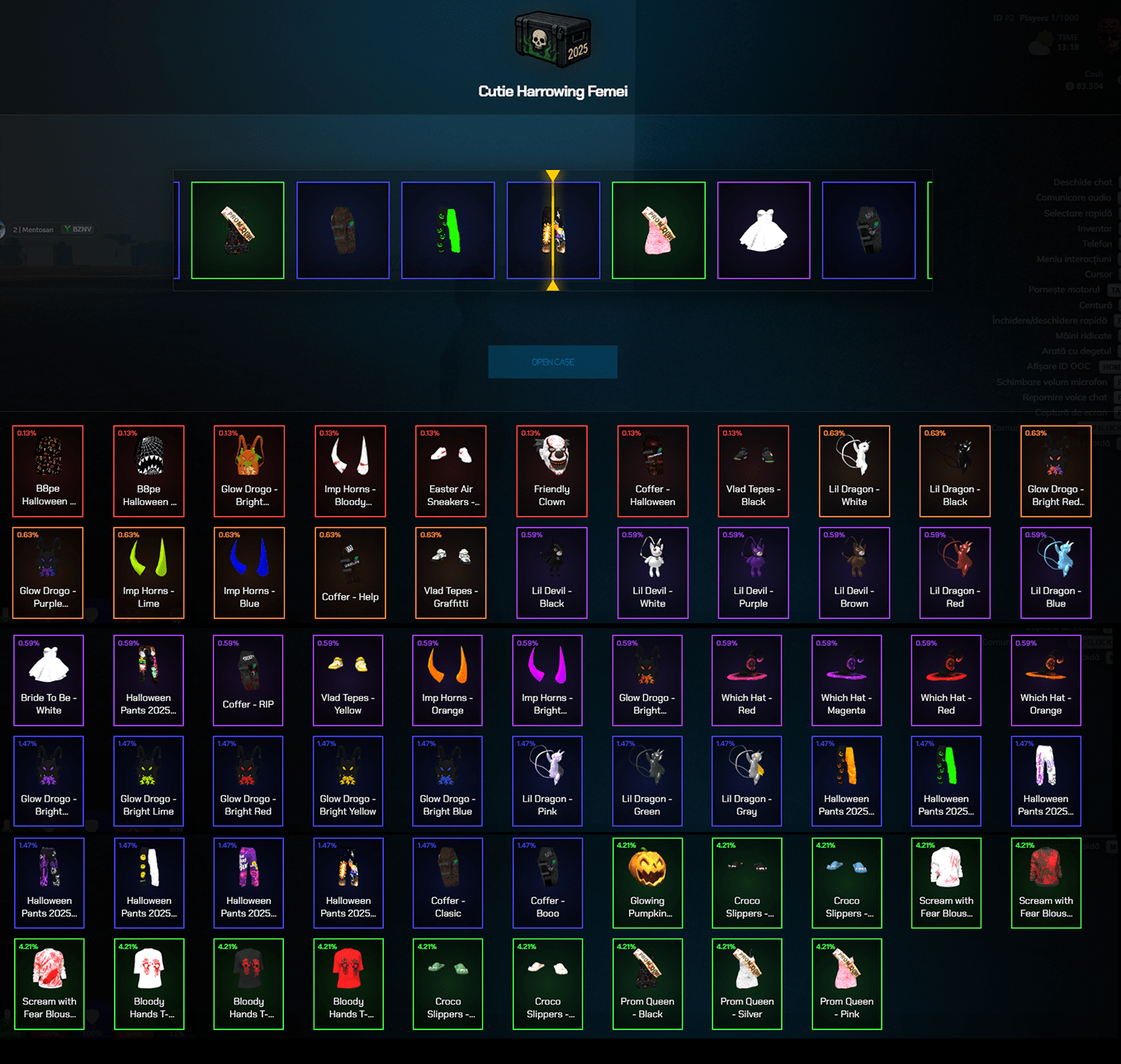Click the 2025 skull case image

(x=551, y=38)
